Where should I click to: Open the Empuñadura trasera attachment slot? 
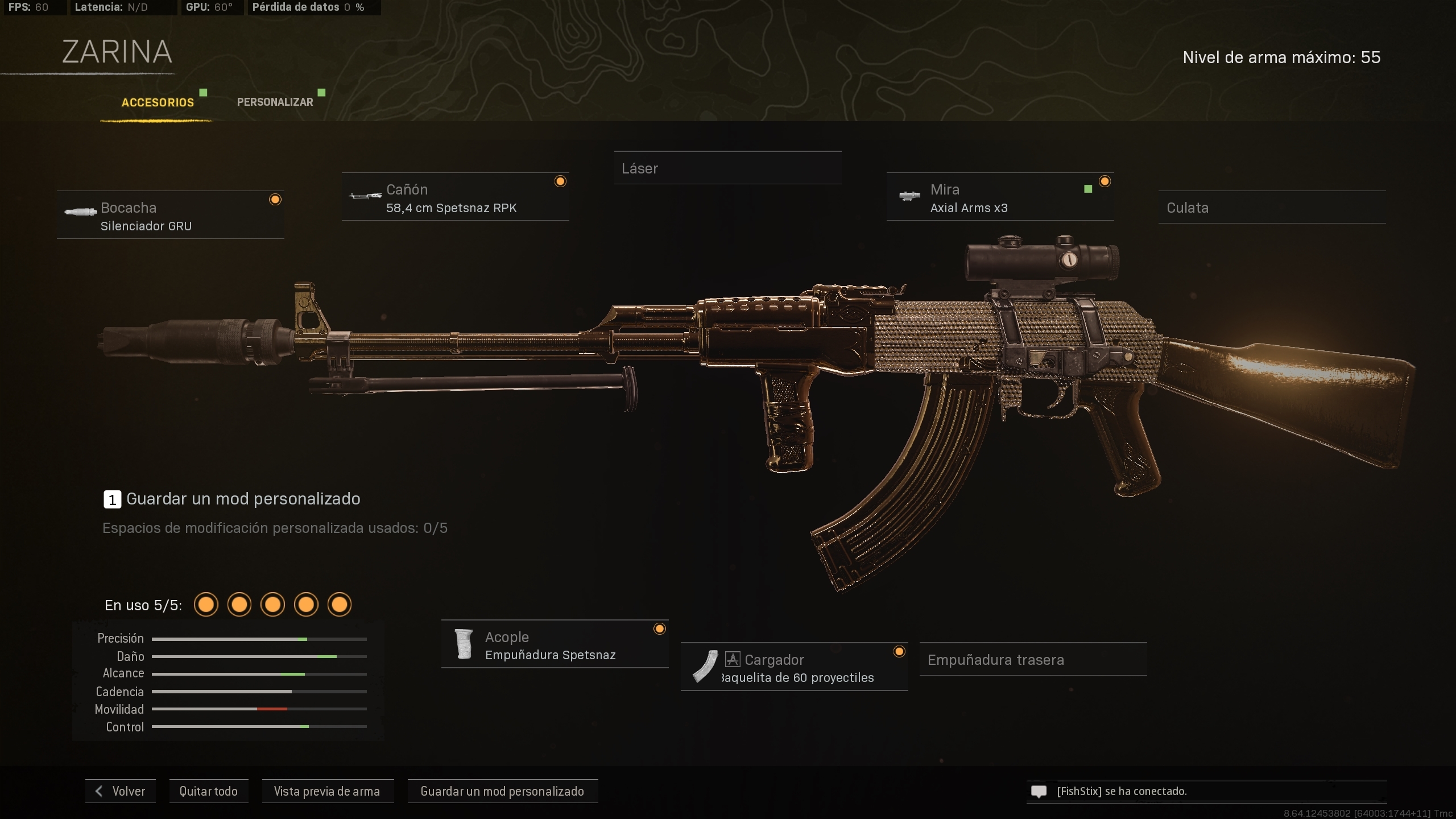pyautogui.click(x=1032, y=660)
